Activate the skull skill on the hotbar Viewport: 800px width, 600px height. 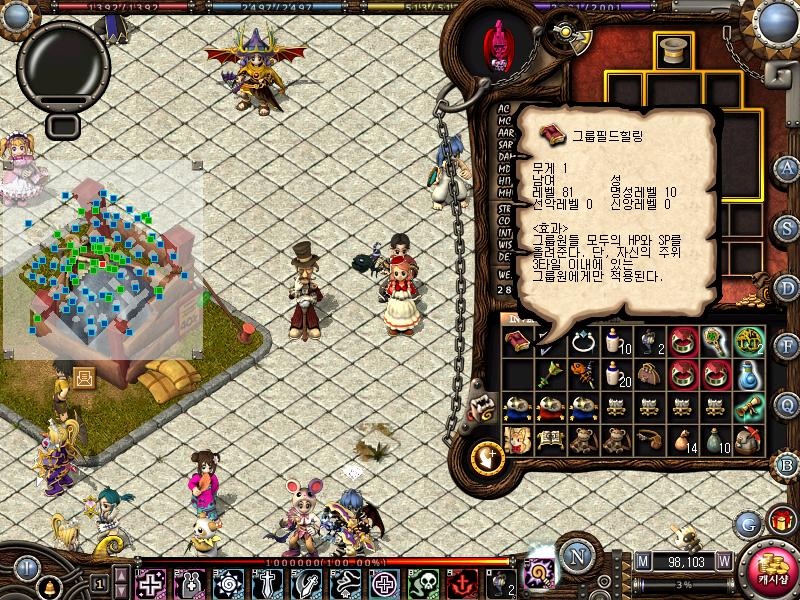click(x=424, y=583)
